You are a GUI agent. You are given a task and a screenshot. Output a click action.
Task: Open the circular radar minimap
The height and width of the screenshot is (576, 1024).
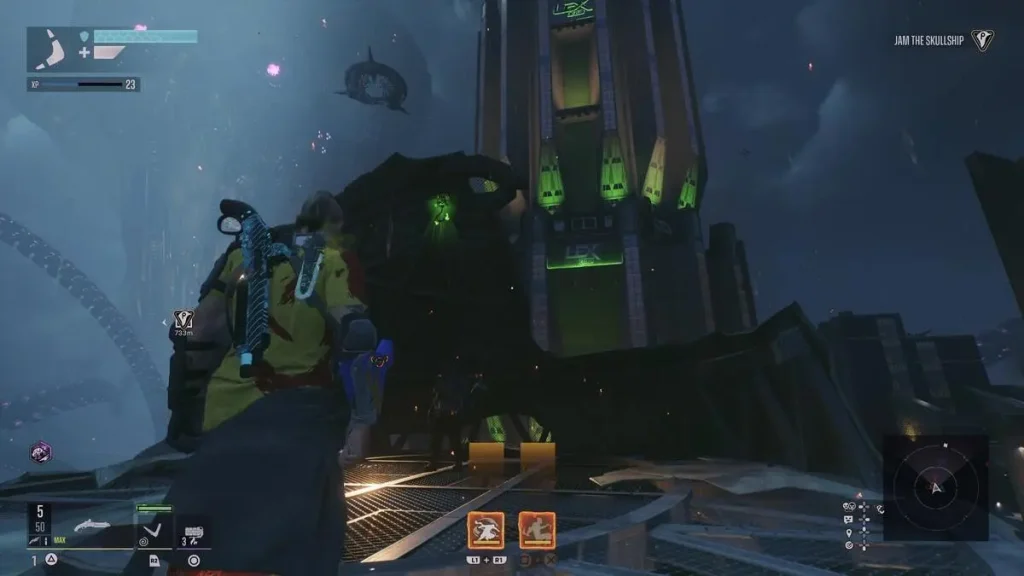[x=936, y=487]
